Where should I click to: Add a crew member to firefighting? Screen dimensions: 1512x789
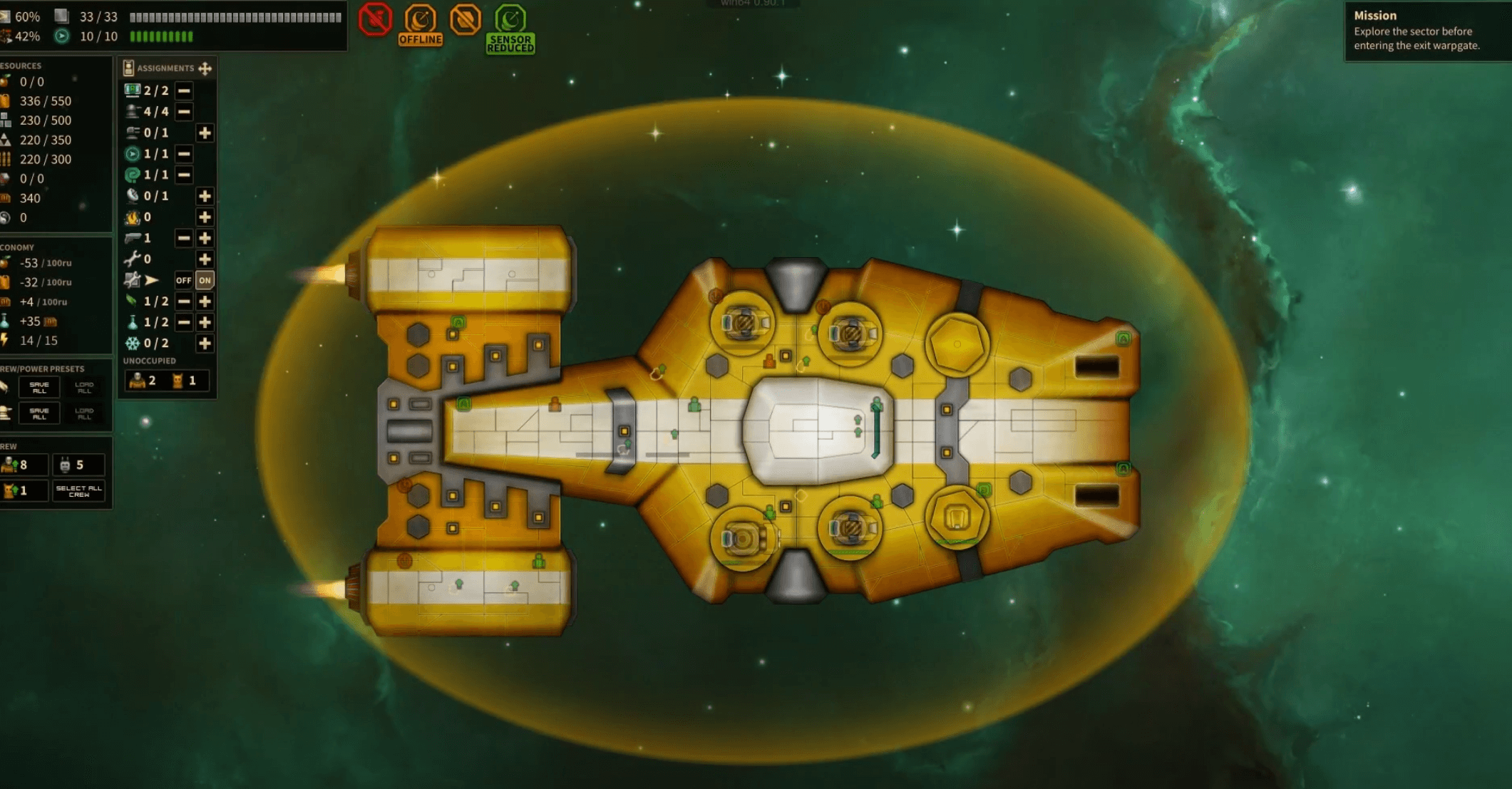click(205, 217)
